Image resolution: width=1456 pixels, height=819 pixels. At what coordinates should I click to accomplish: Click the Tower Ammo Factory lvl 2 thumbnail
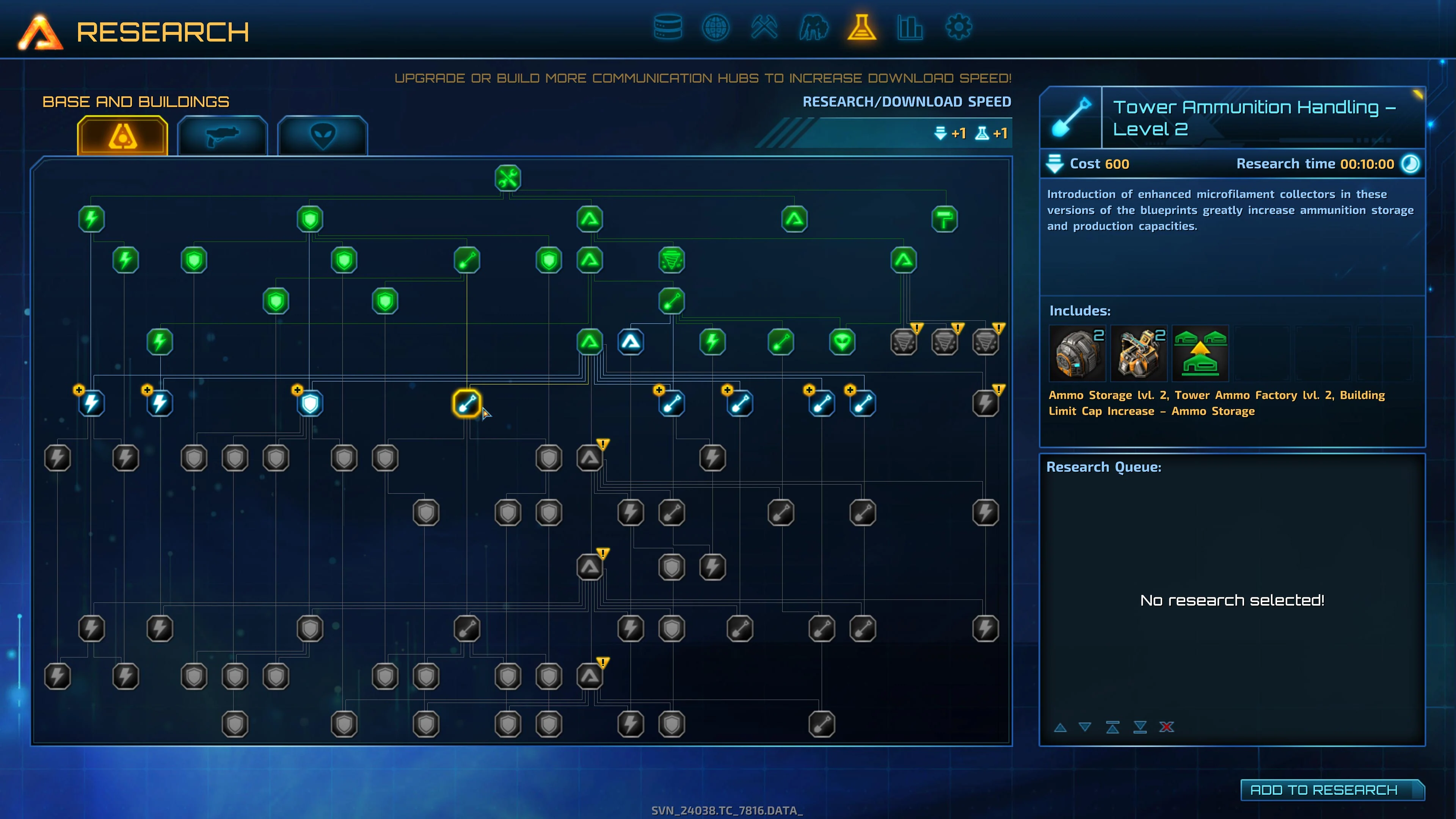1138,353
